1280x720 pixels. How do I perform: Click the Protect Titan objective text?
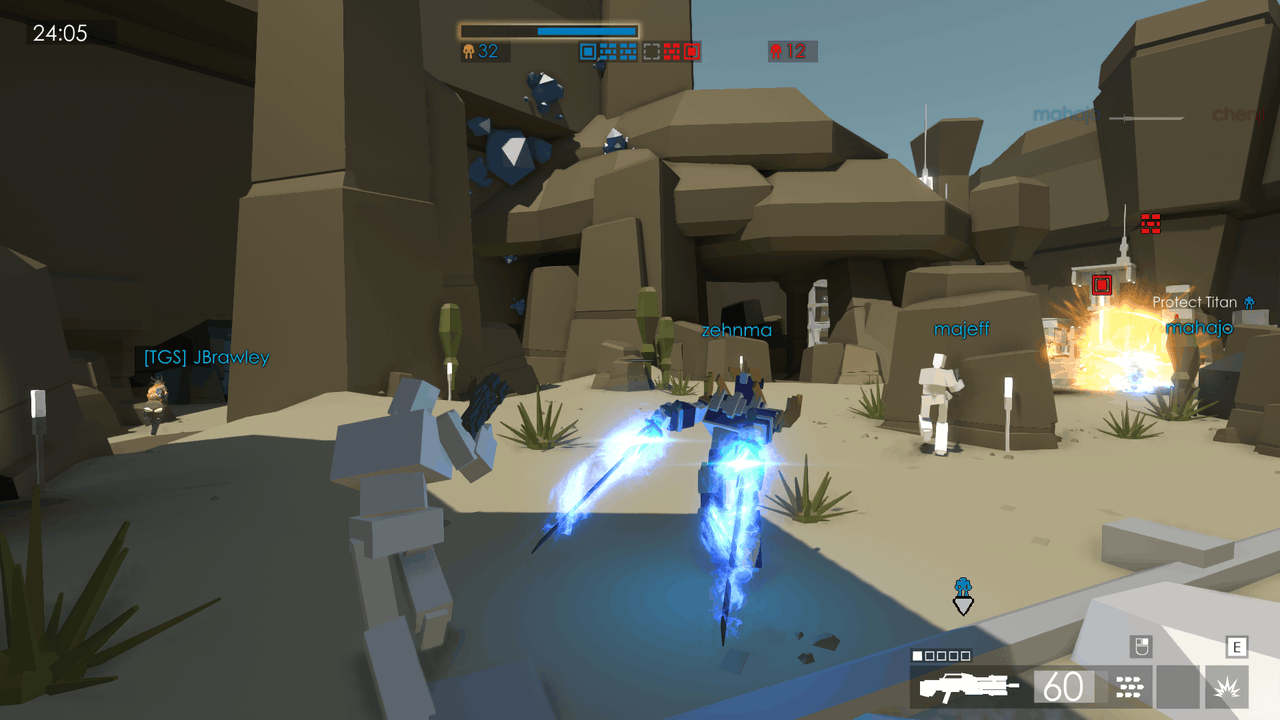1193,302
